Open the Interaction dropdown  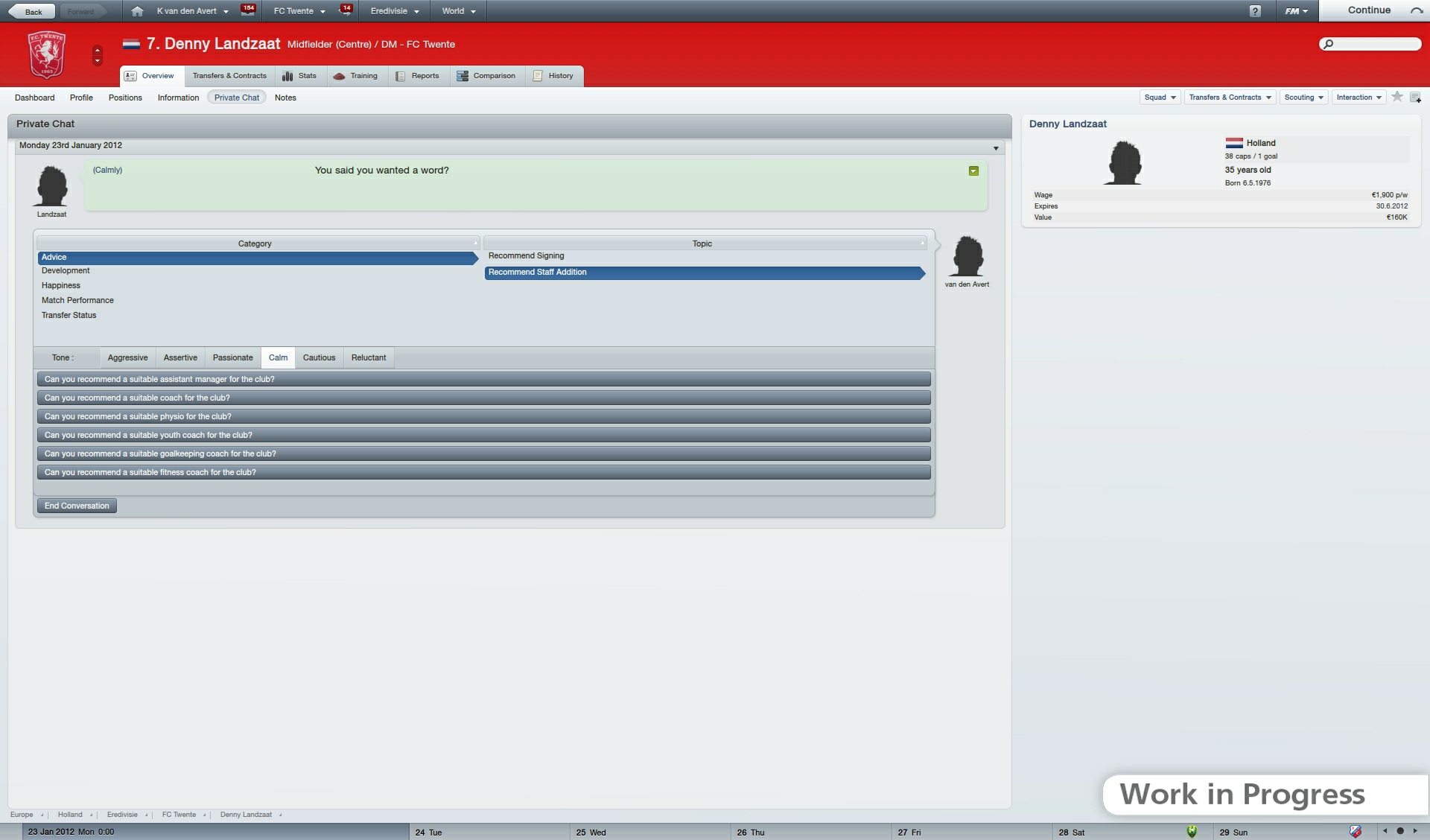click(1358, 97)
